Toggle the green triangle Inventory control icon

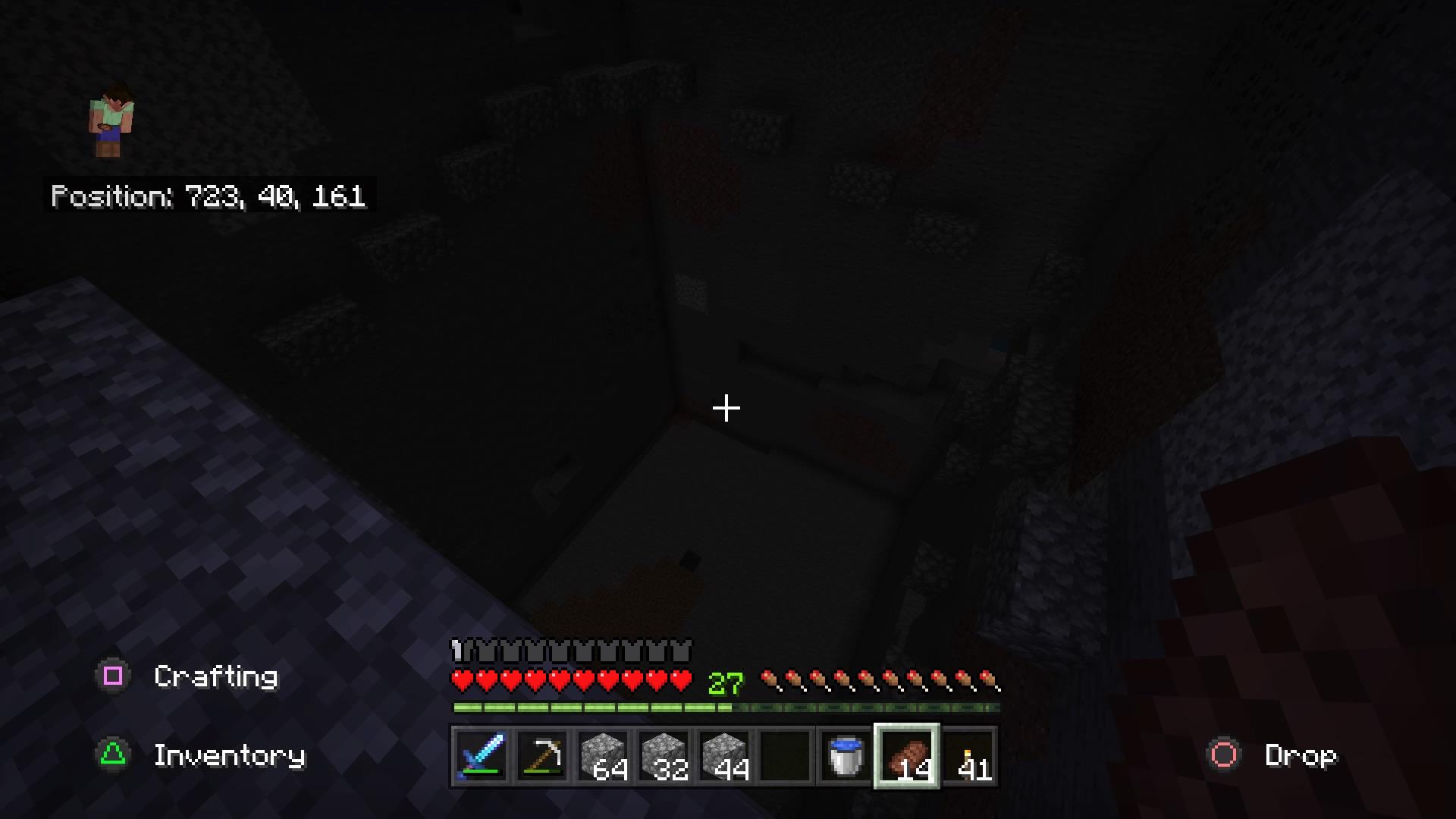click(112, 756)
